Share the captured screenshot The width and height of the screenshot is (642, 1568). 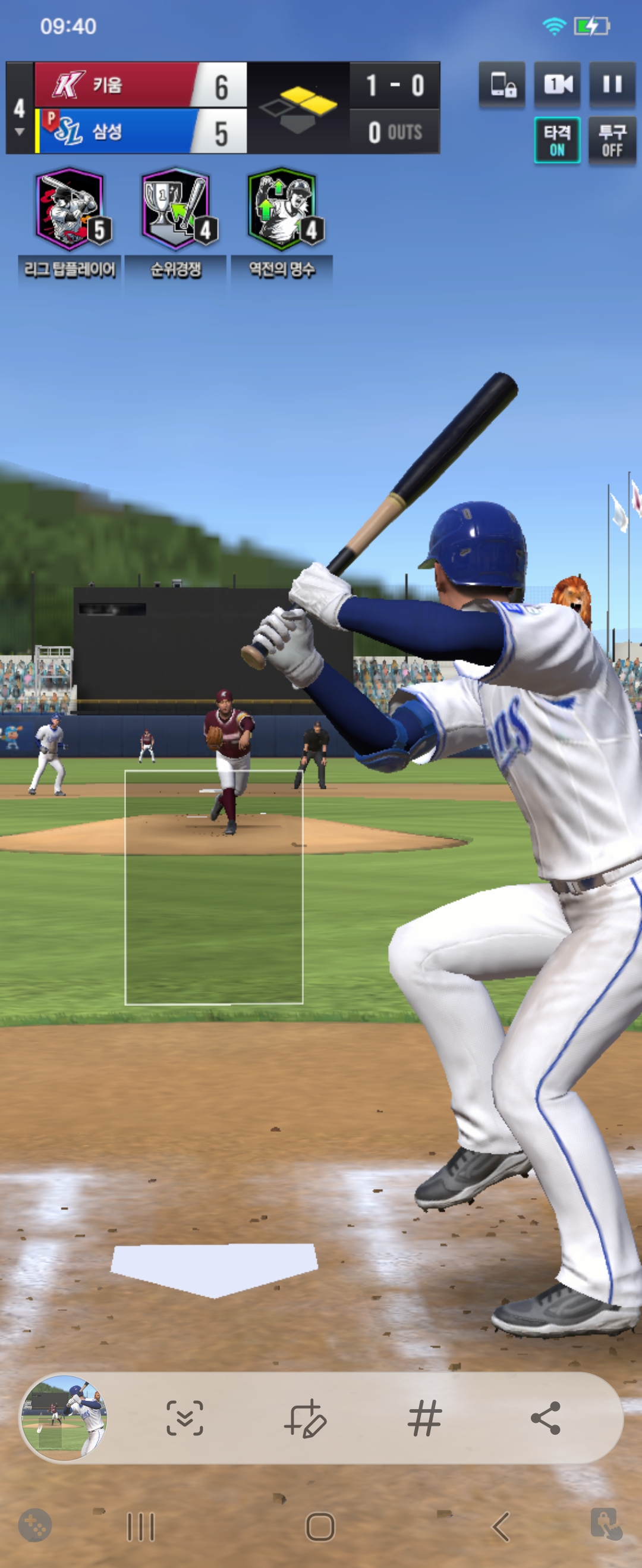tap(546, 1418)
